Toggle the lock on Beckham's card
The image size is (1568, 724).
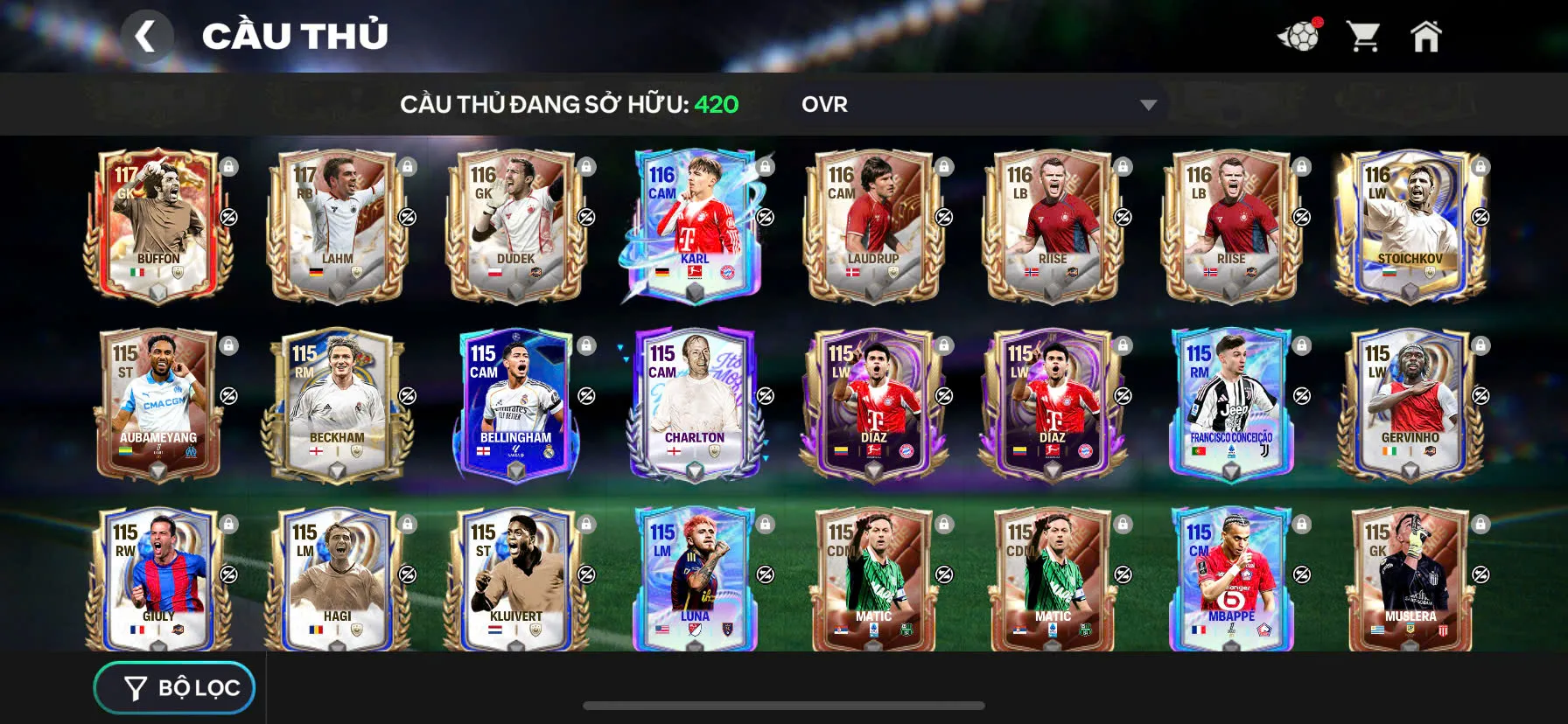pos(408,345)
